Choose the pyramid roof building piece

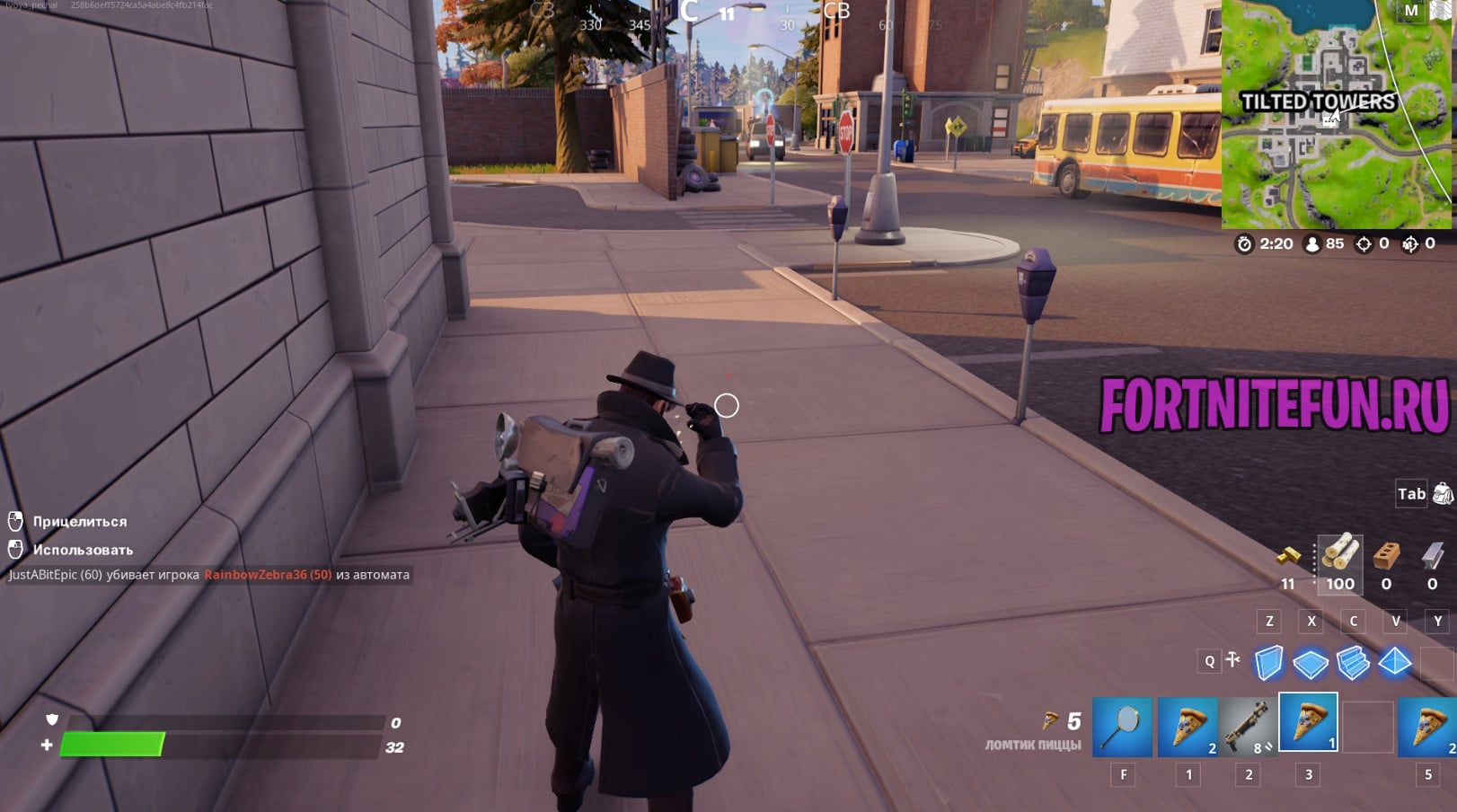(x=1395, y=663)
